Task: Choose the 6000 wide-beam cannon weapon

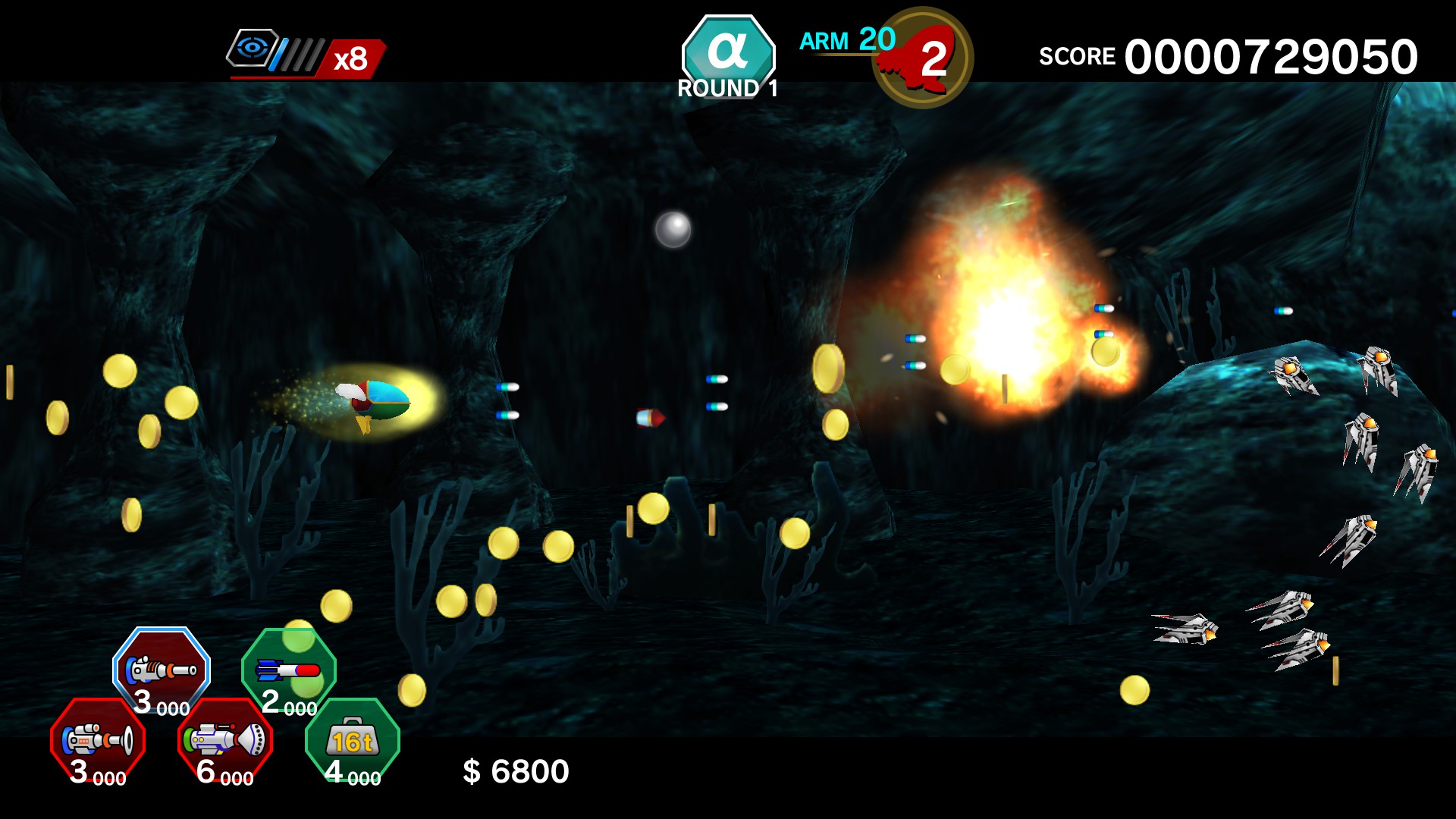Action: click(226, 737)
